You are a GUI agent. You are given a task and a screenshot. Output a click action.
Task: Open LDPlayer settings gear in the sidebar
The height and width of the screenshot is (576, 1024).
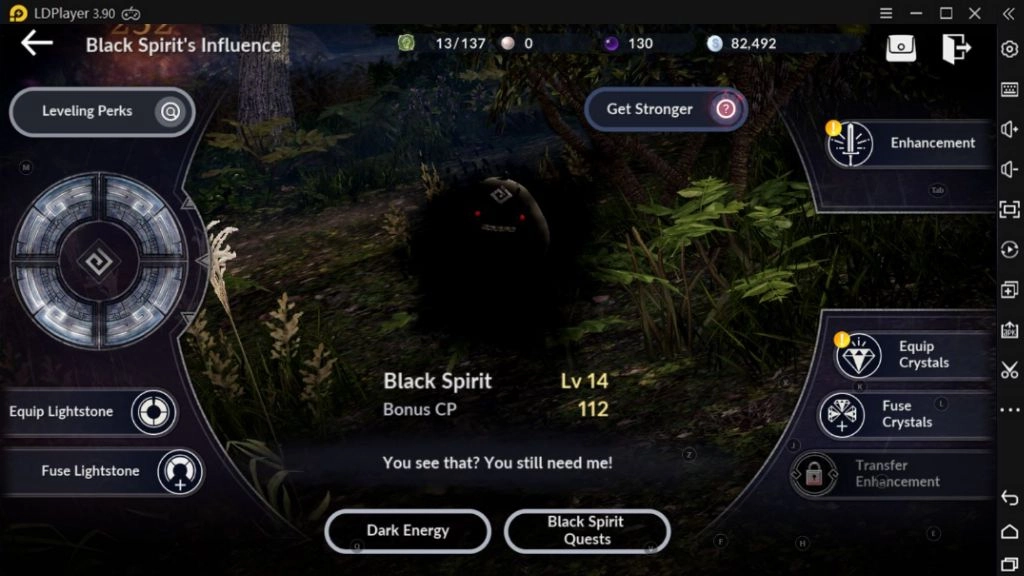(1009, 49)
